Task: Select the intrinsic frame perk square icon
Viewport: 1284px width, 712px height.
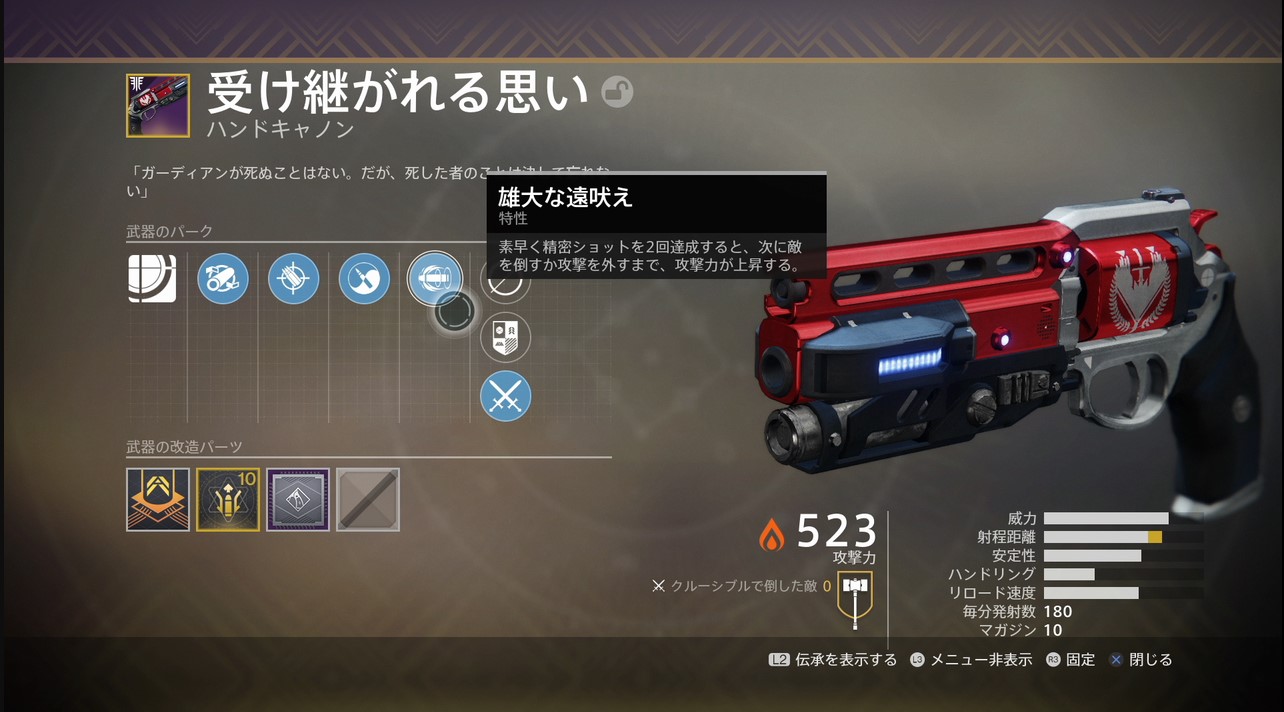Action: 152,278
